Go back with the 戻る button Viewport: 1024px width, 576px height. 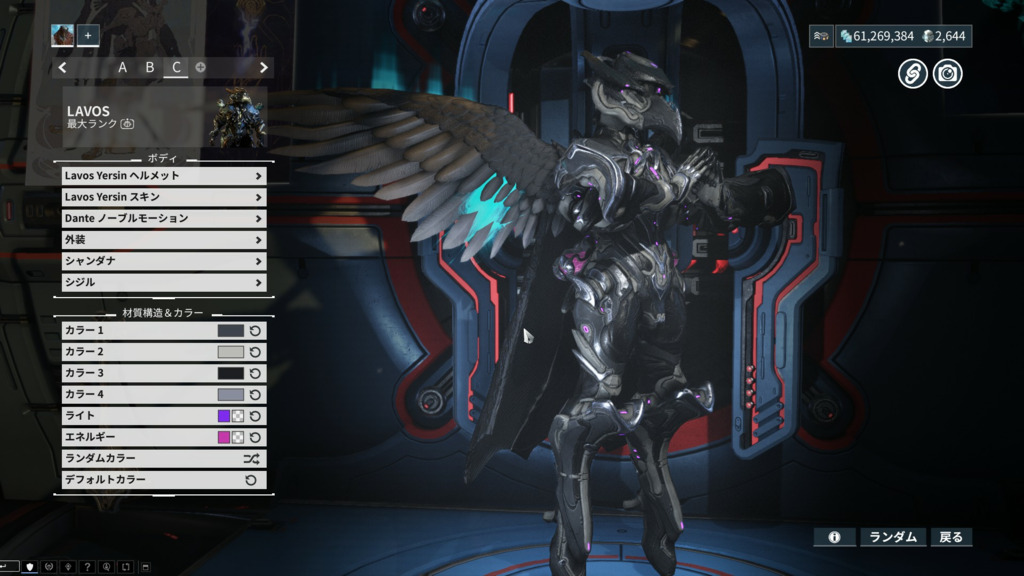click(951, 537)
